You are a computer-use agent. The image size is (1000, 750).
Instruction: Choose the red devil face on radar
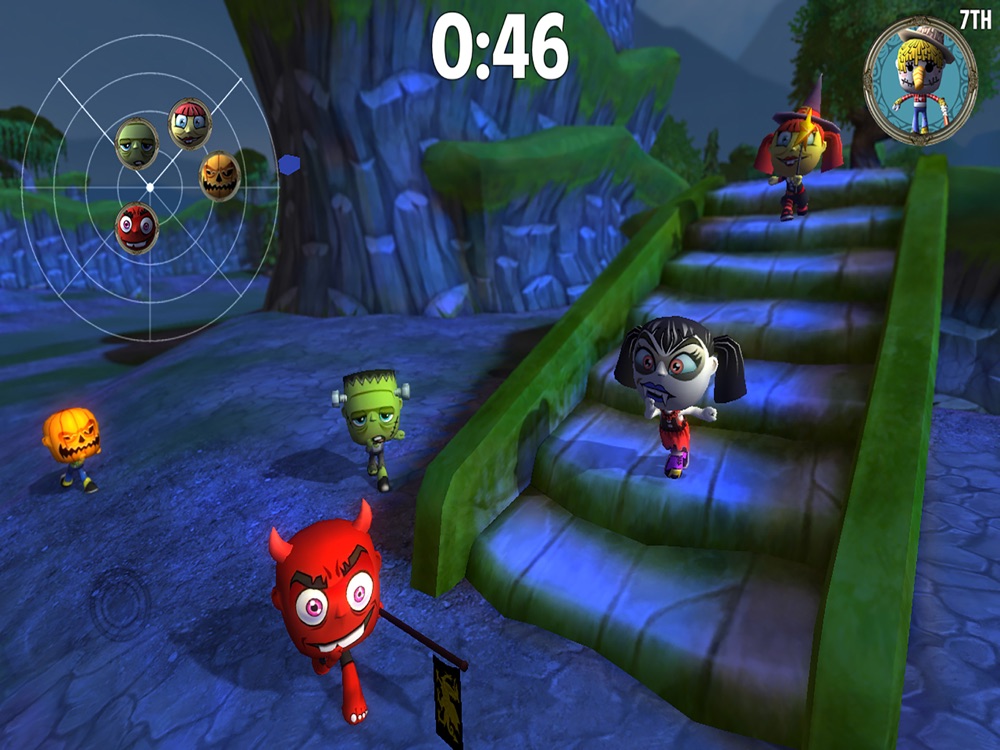[136, 228]
